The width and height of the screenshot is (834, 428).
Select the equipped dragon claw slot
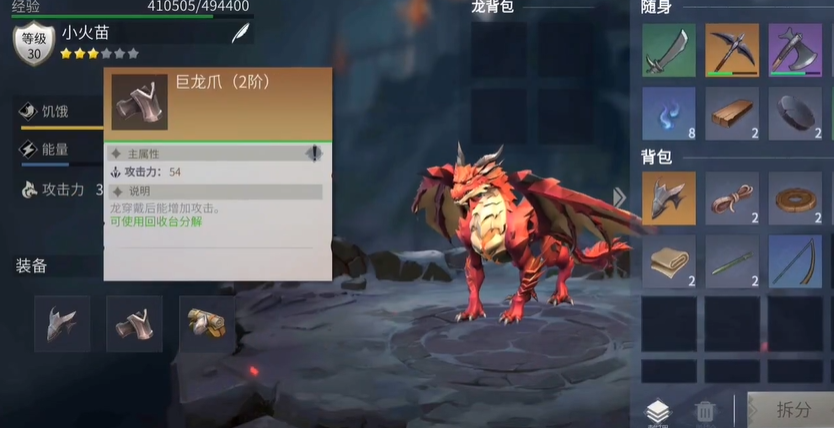(134, 323)
